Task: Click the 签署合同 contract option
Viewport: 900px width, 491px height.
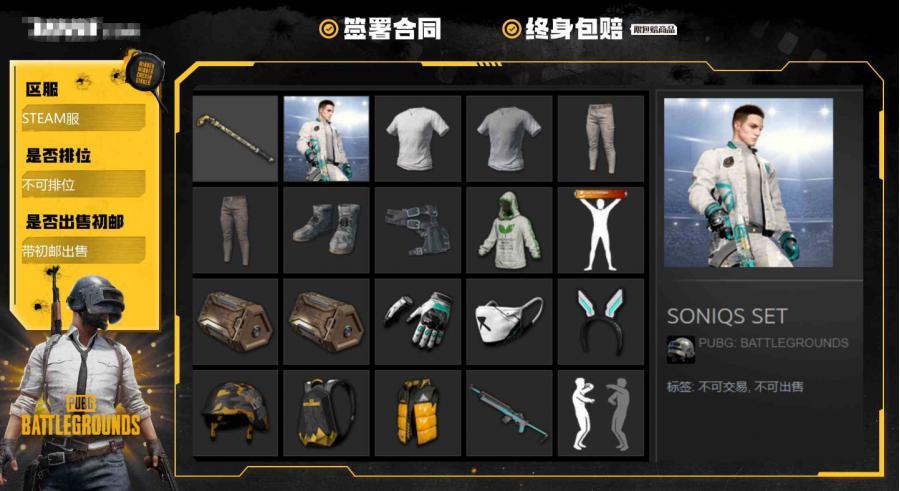Action: 380,29
